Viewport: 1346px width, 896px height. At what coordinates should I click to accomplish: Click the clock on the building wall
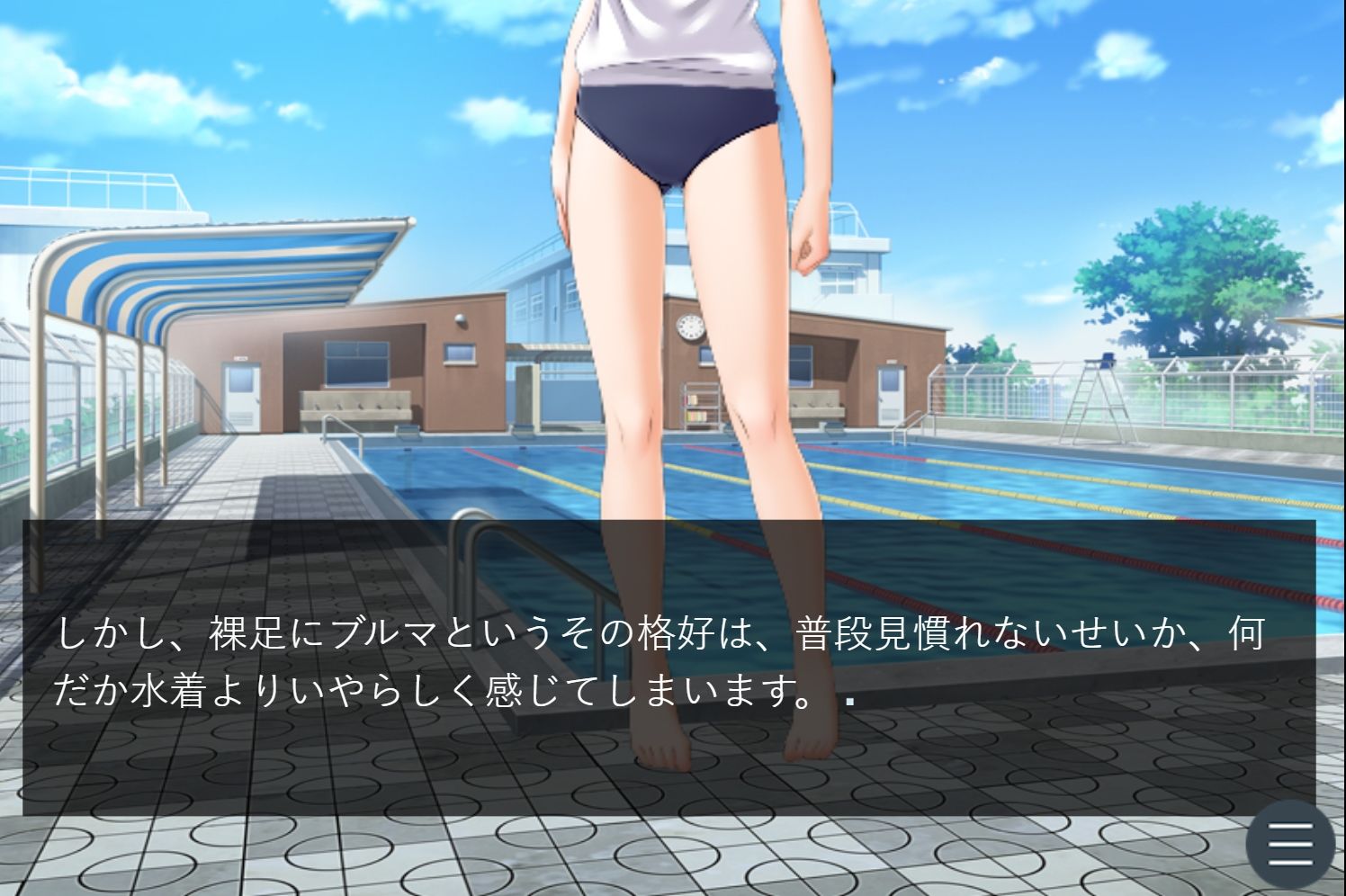[691, 327]
